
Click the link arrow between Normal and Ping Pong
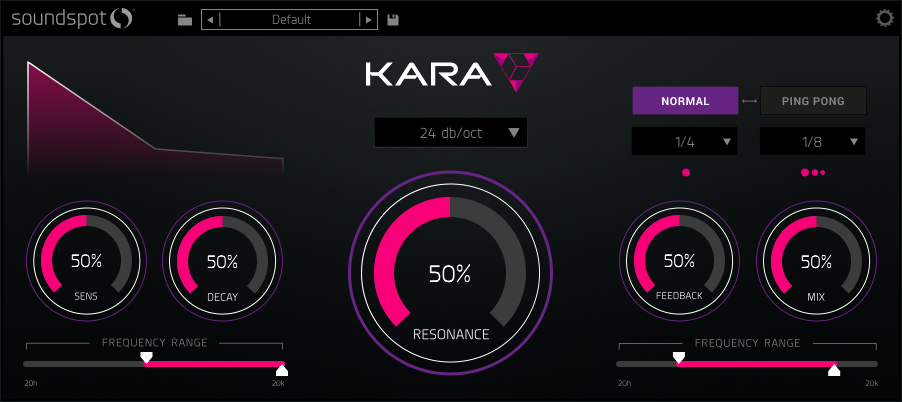[x=749, y=101]
